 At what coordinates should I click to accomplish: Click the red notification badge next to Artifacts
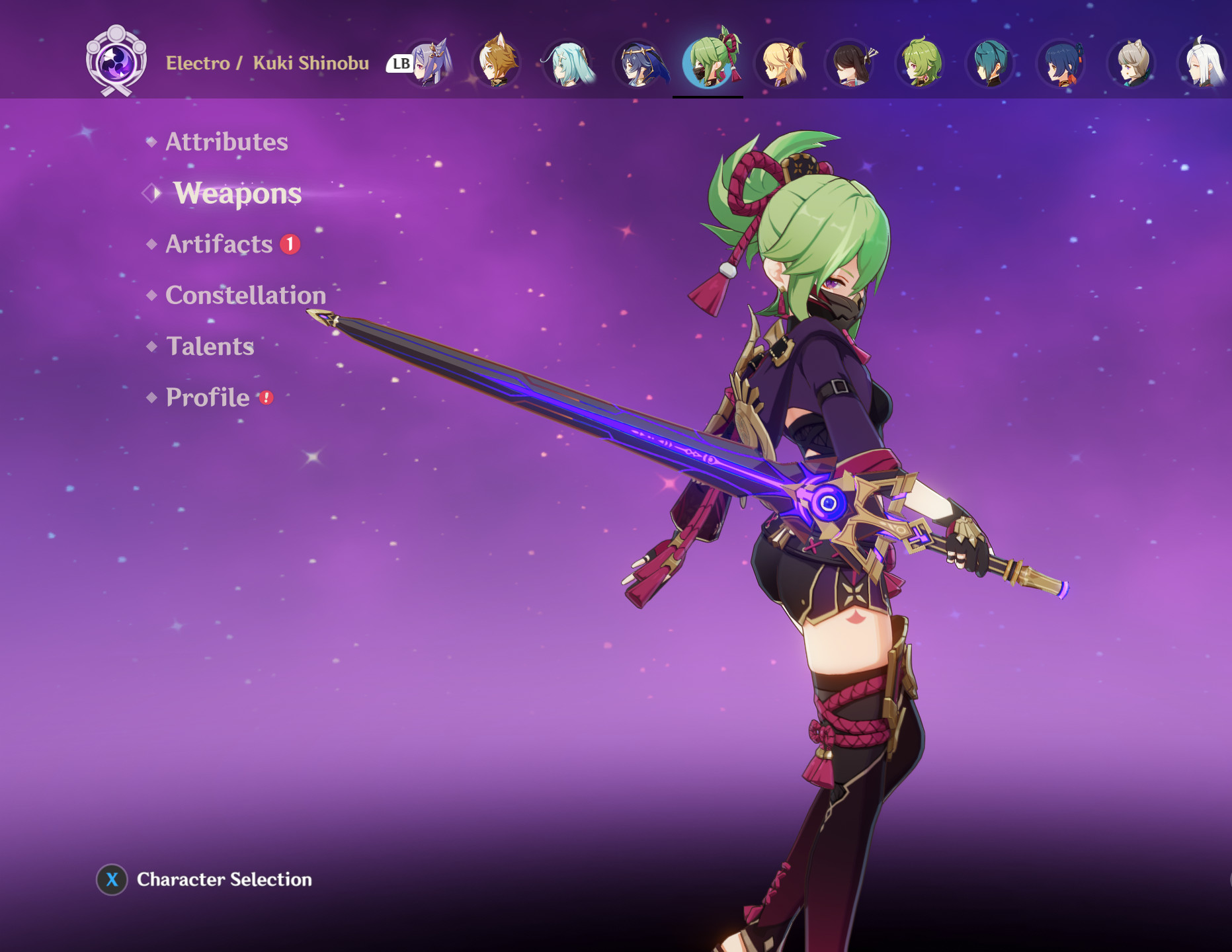290,244
